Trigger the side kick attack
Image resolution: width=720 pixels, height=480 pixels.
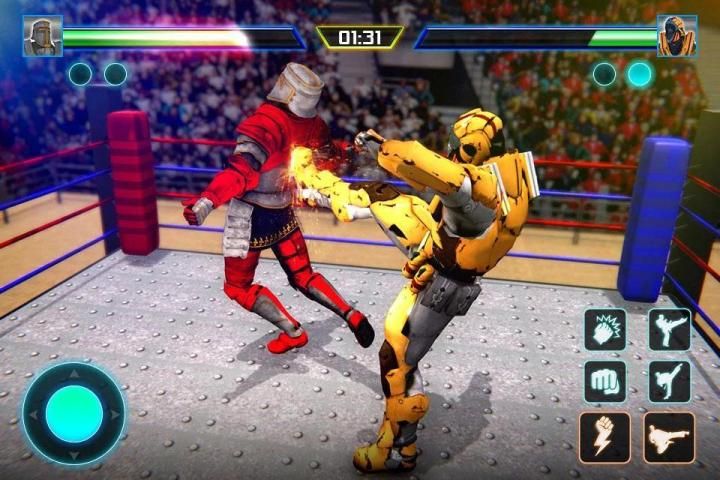669,381
